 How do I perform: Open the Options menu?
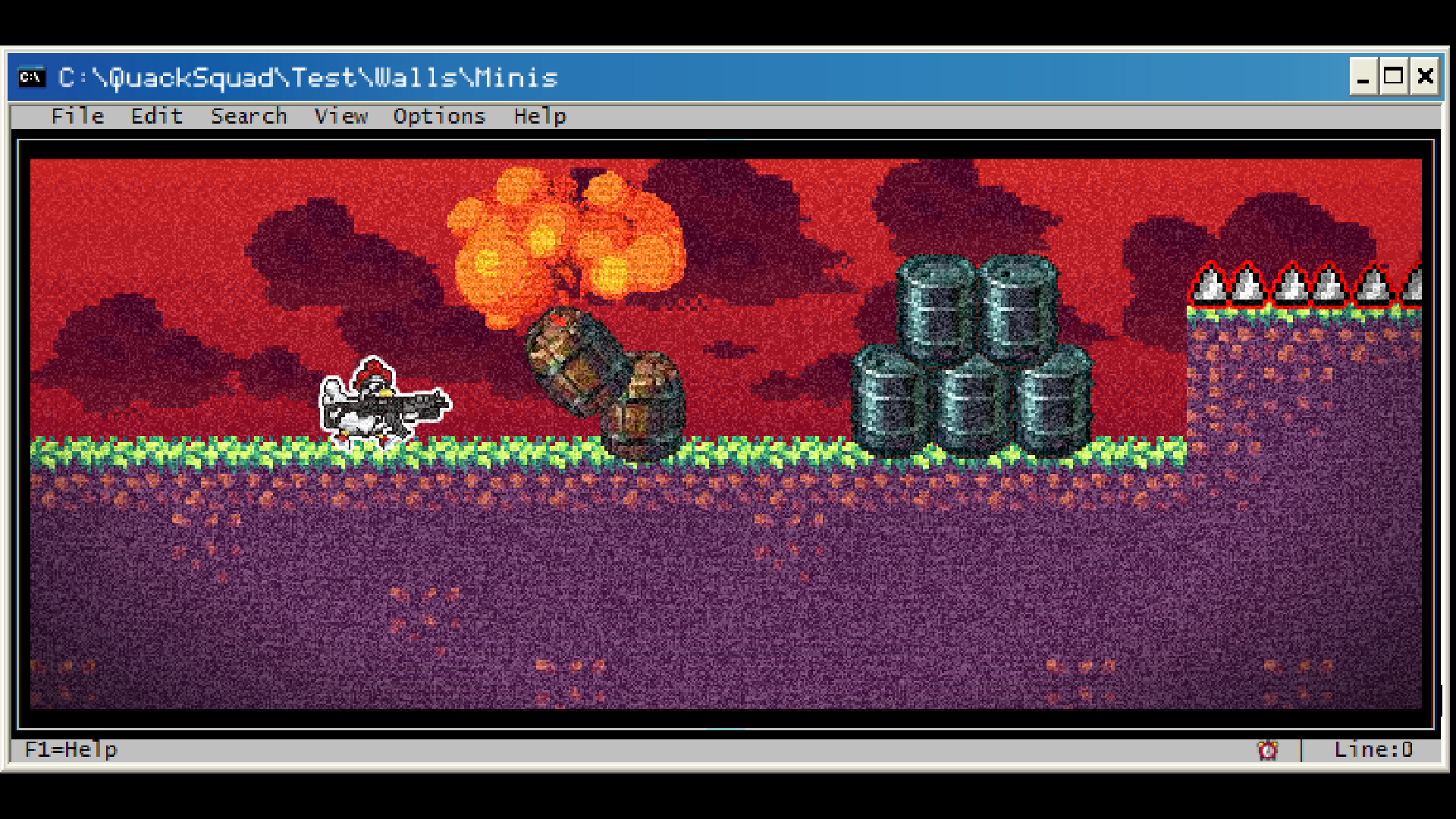(438, 116)
